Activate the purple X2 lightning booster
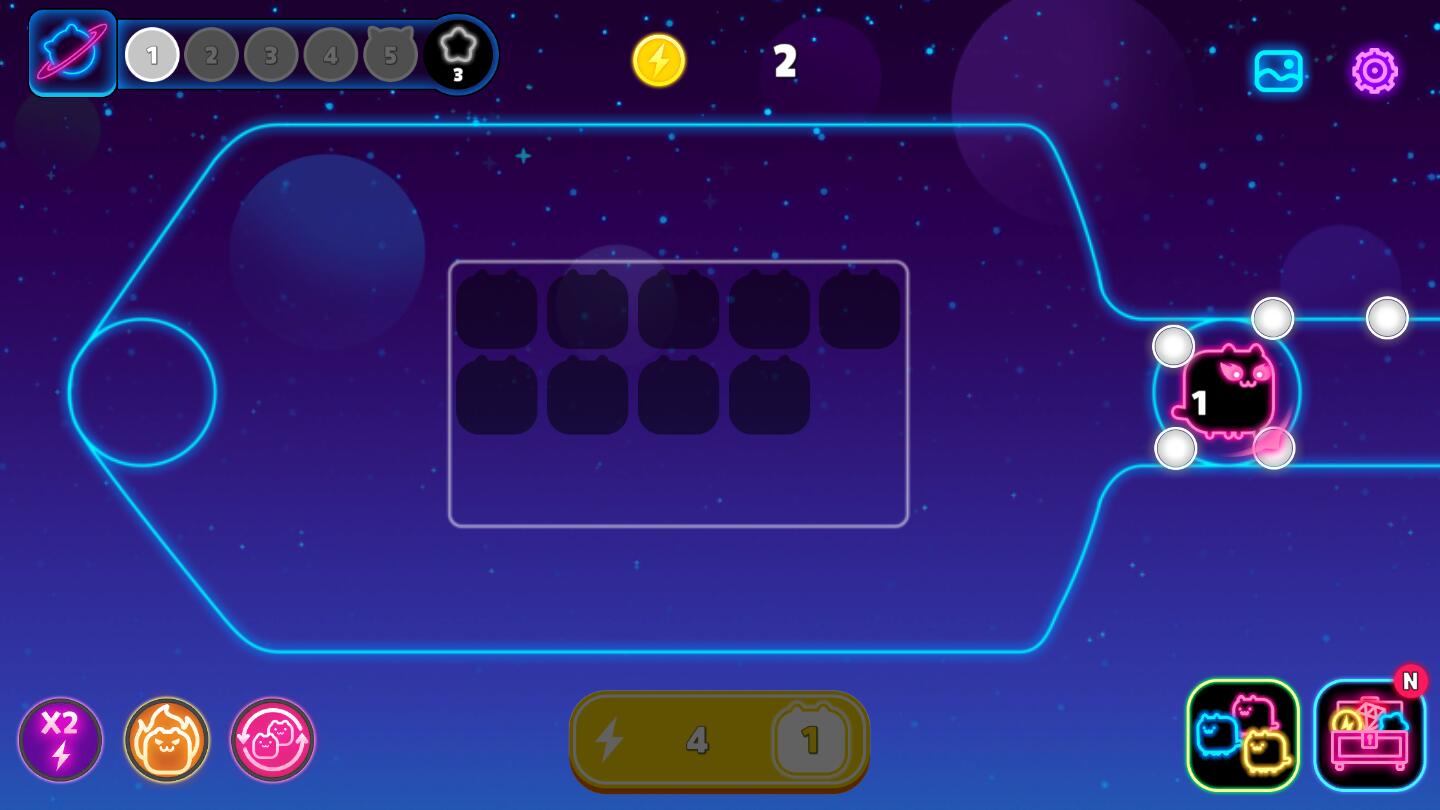The height and width of the screenshot is (810, 1440). pyautogui.click(x=62, y=740)
